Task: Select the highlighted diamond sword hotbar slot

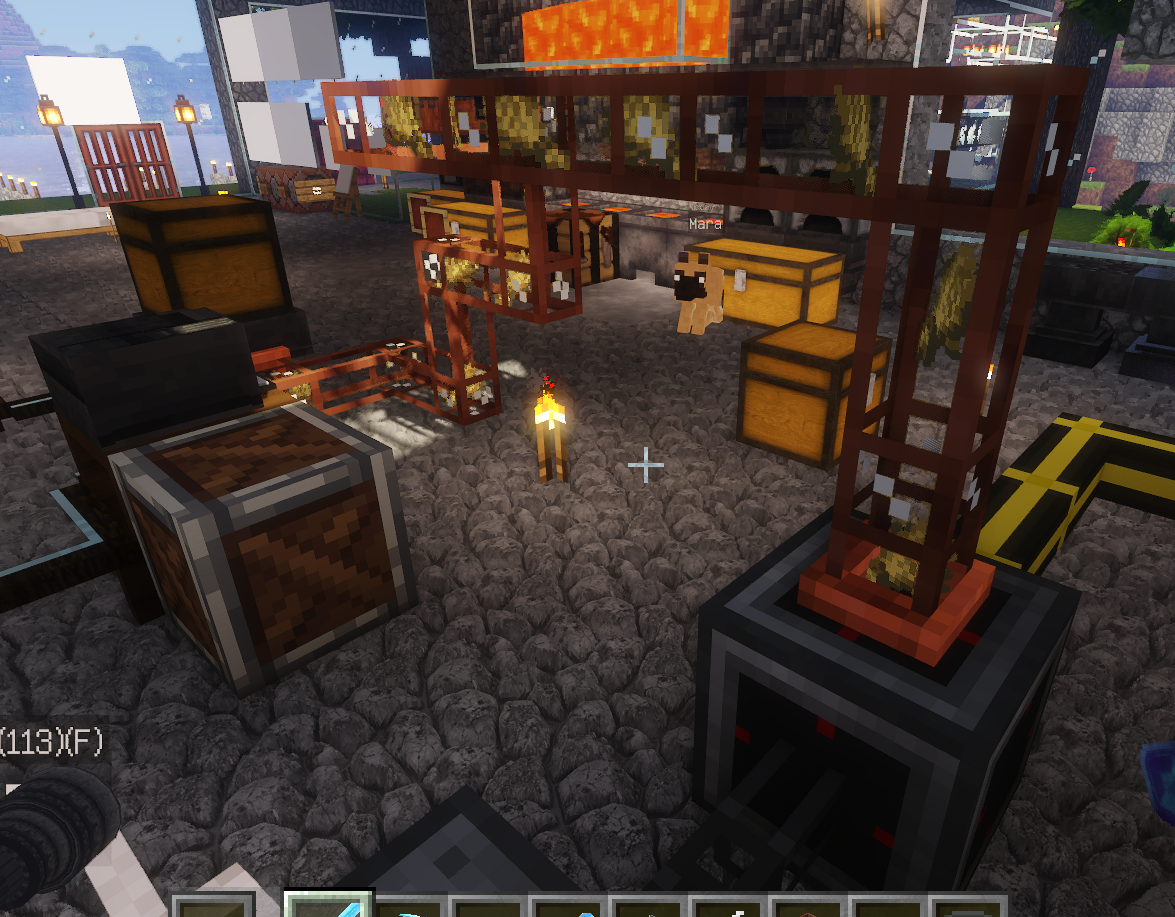Action: (x=329, y=905)
